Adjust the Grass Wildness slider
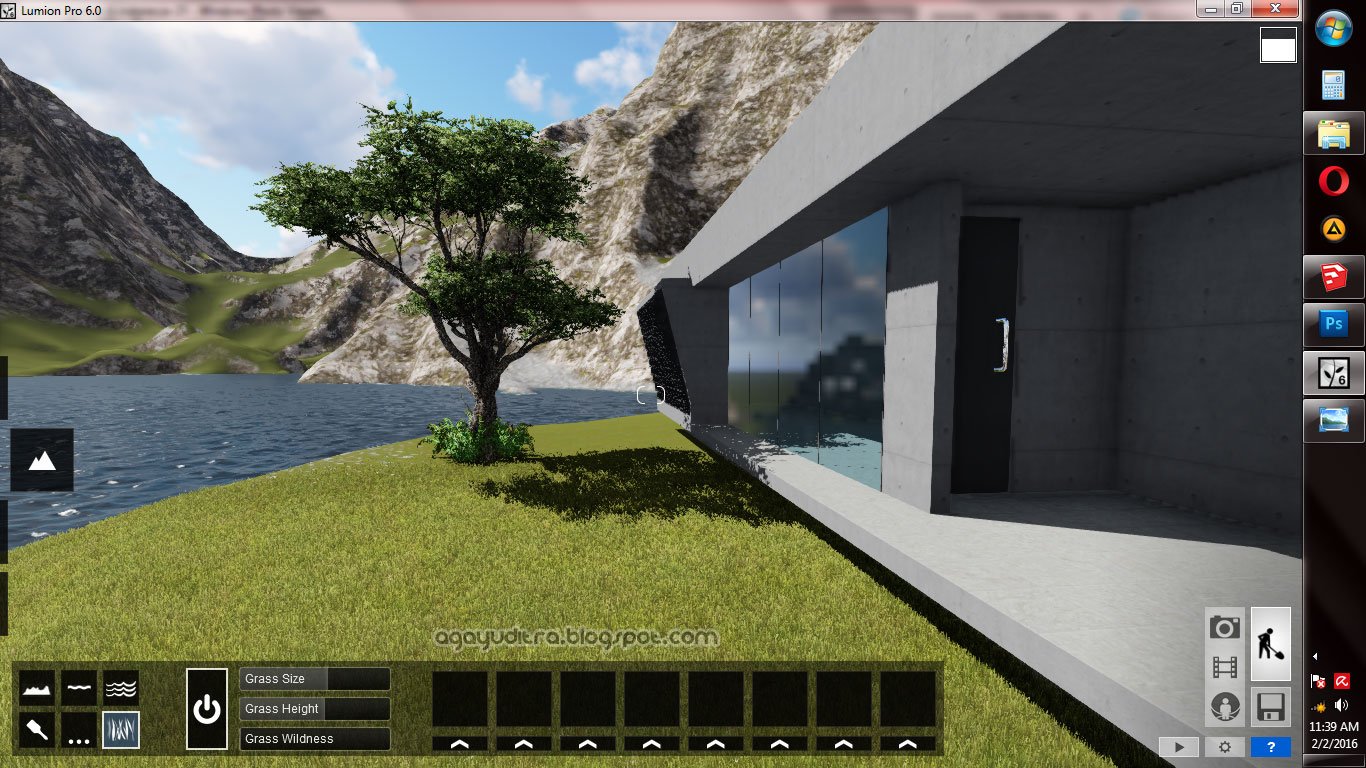The image size is (1366, 768). (314, 739)
